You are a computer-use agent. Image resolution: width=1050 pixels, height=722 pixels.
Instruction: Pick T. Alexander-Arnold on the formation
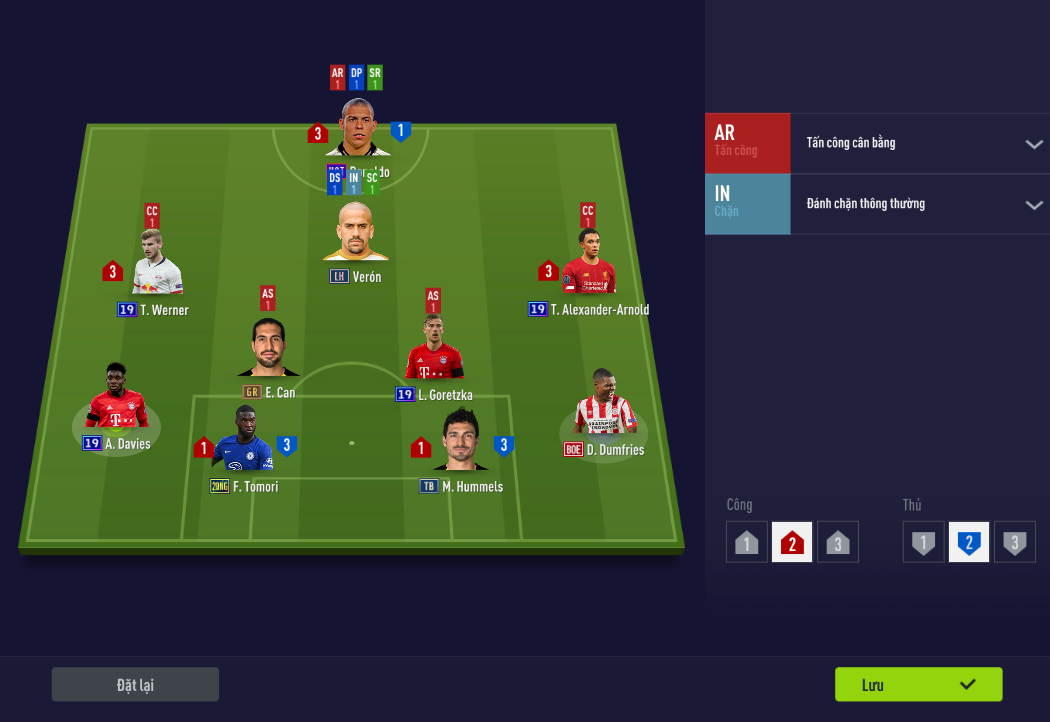coord(588,266)
